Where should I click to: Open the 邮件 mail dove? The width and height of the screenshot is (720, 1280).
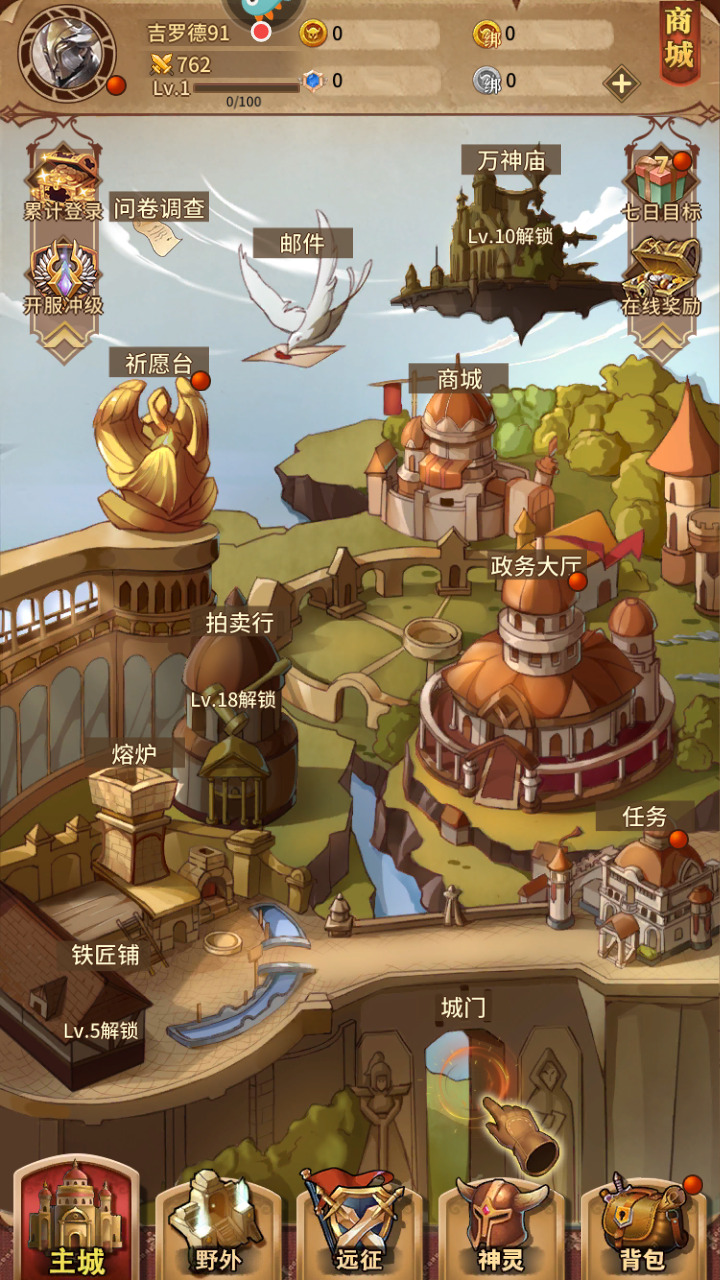302,295
